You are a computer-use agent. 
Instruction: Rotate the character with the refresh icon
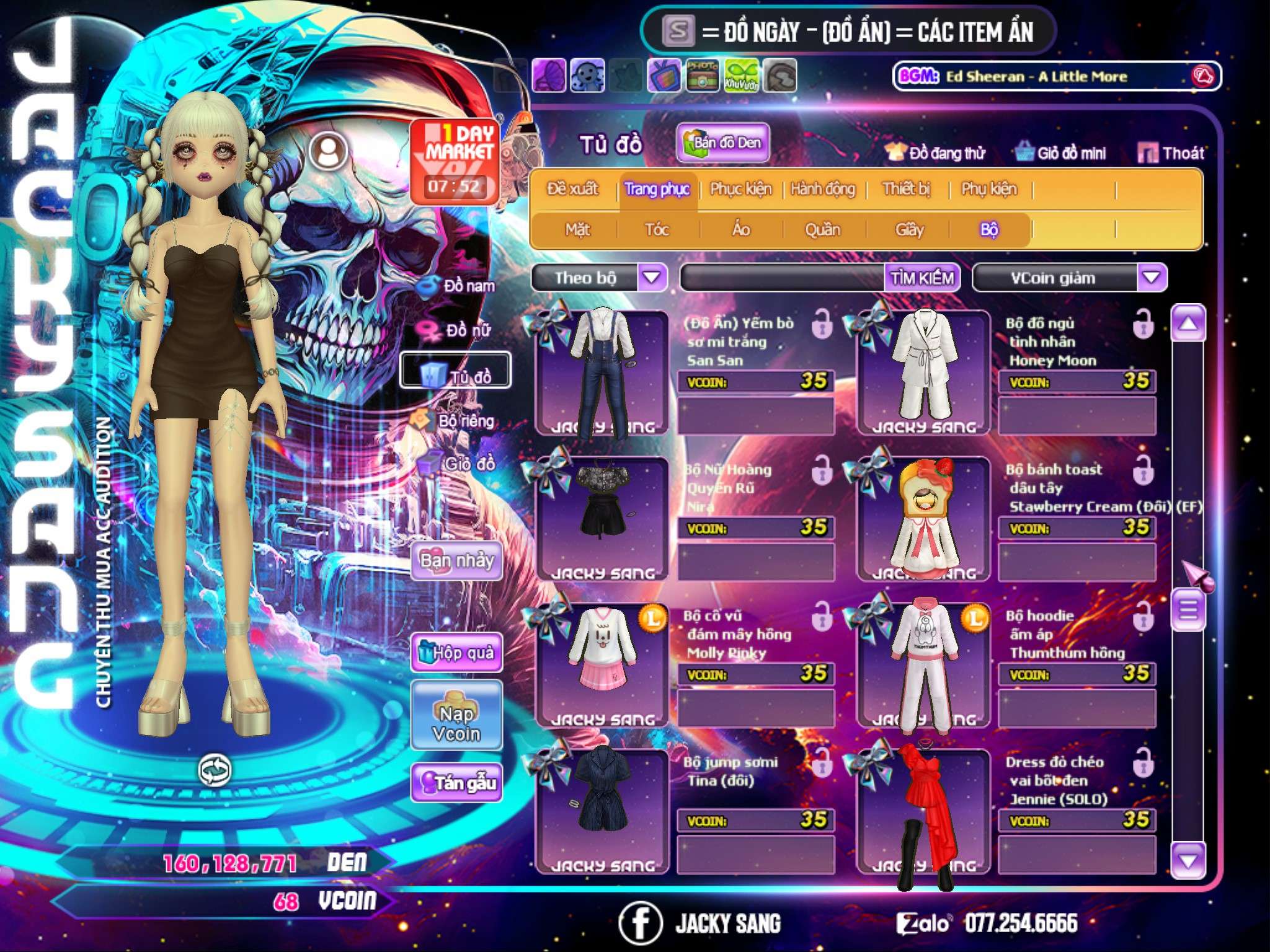[215, 770]
